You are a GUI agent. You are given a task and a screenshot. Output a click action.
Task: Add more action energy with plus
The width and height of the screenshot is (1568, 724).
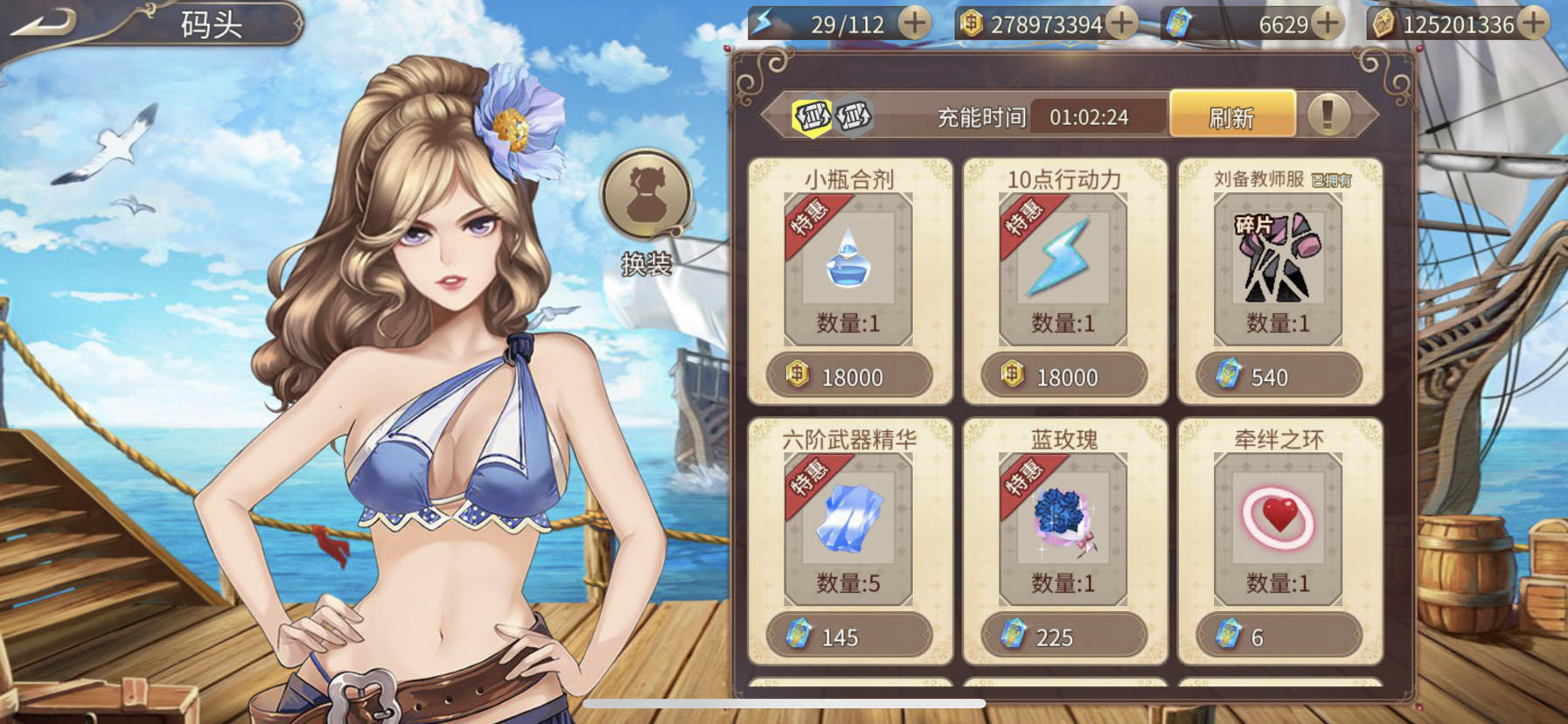[x=915, y=24]
